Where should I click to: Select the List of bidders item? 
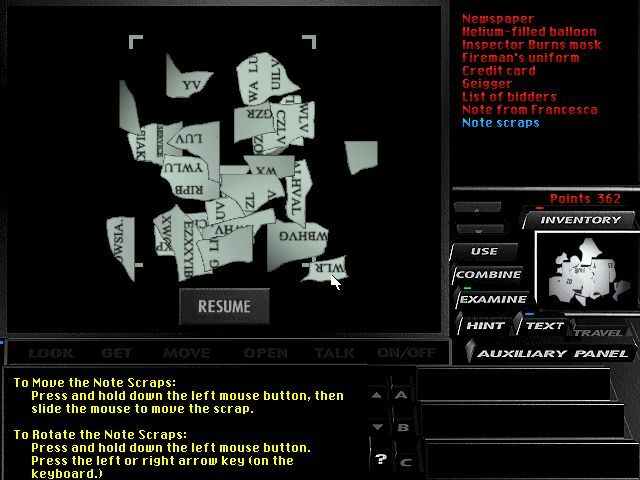[509, 97]
